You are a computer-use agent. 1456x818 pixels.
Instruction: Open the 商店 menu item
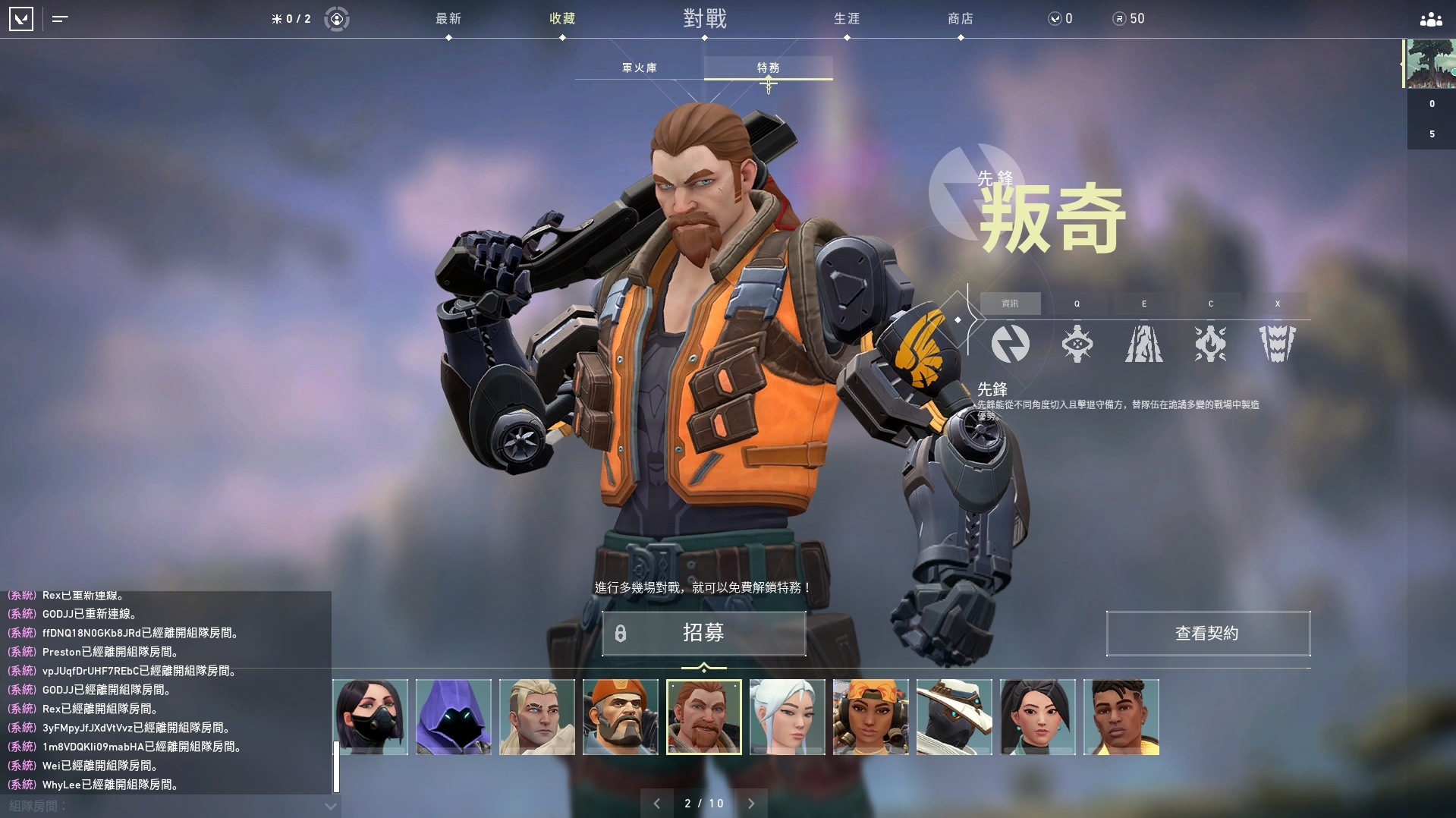pyautogui.click(x=961, y=19)
